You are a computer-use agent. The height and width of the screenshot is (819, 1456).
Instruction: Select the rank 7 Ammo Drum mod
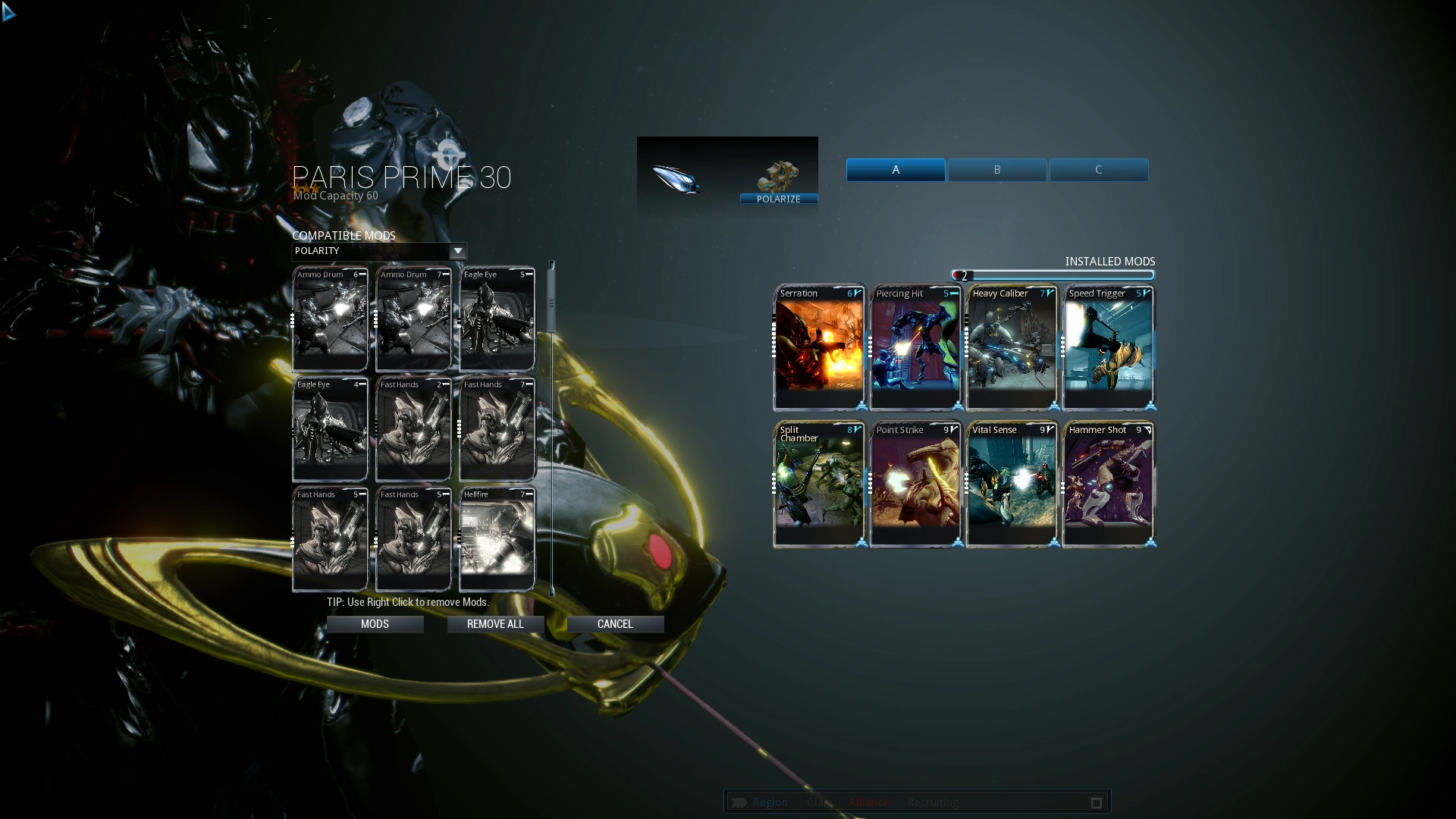pyautogui.click(x=412, y=318)
